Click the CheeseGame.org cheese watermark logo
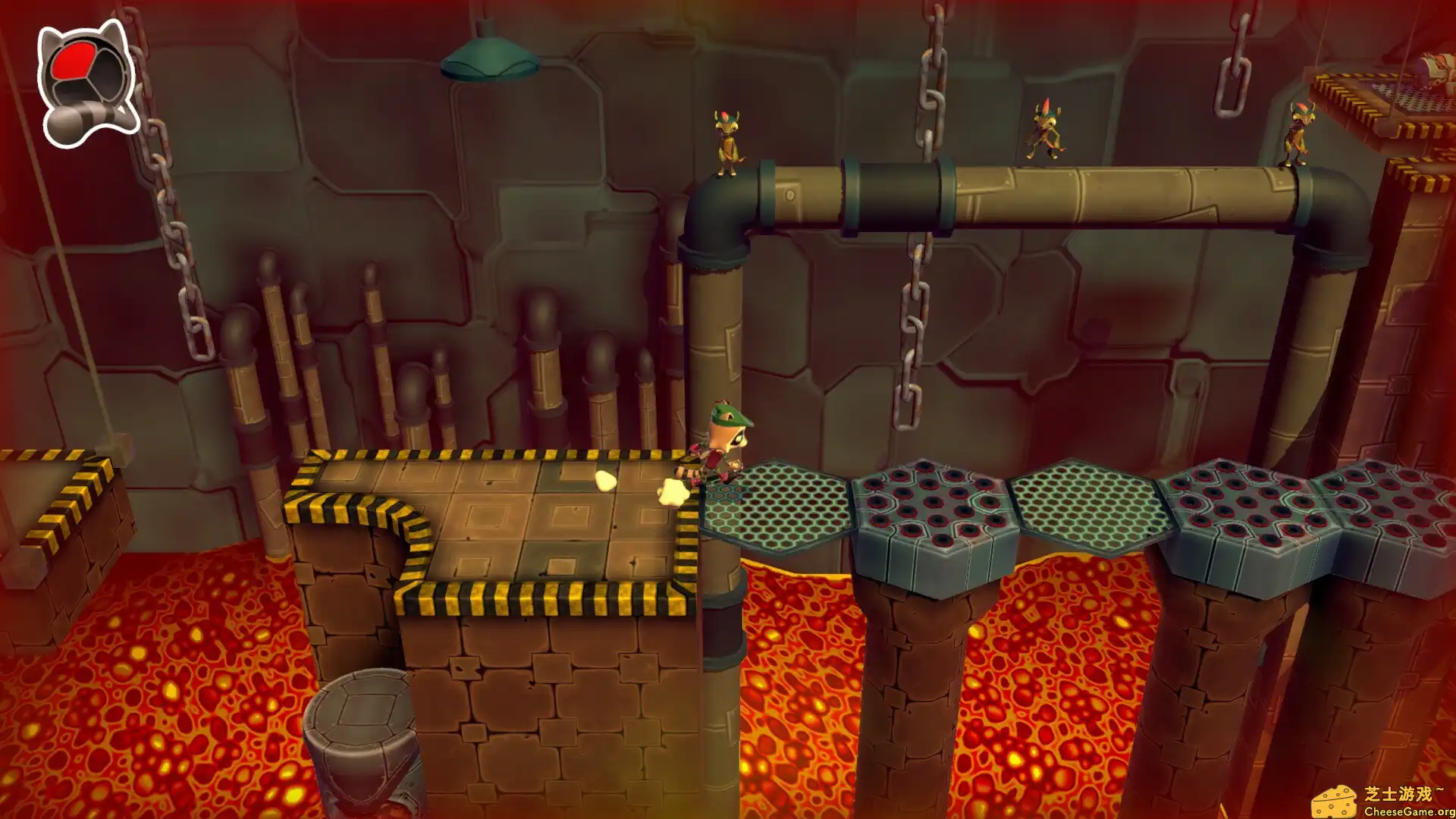Viewport: 1456px width, 819px height. (1335, 801)
